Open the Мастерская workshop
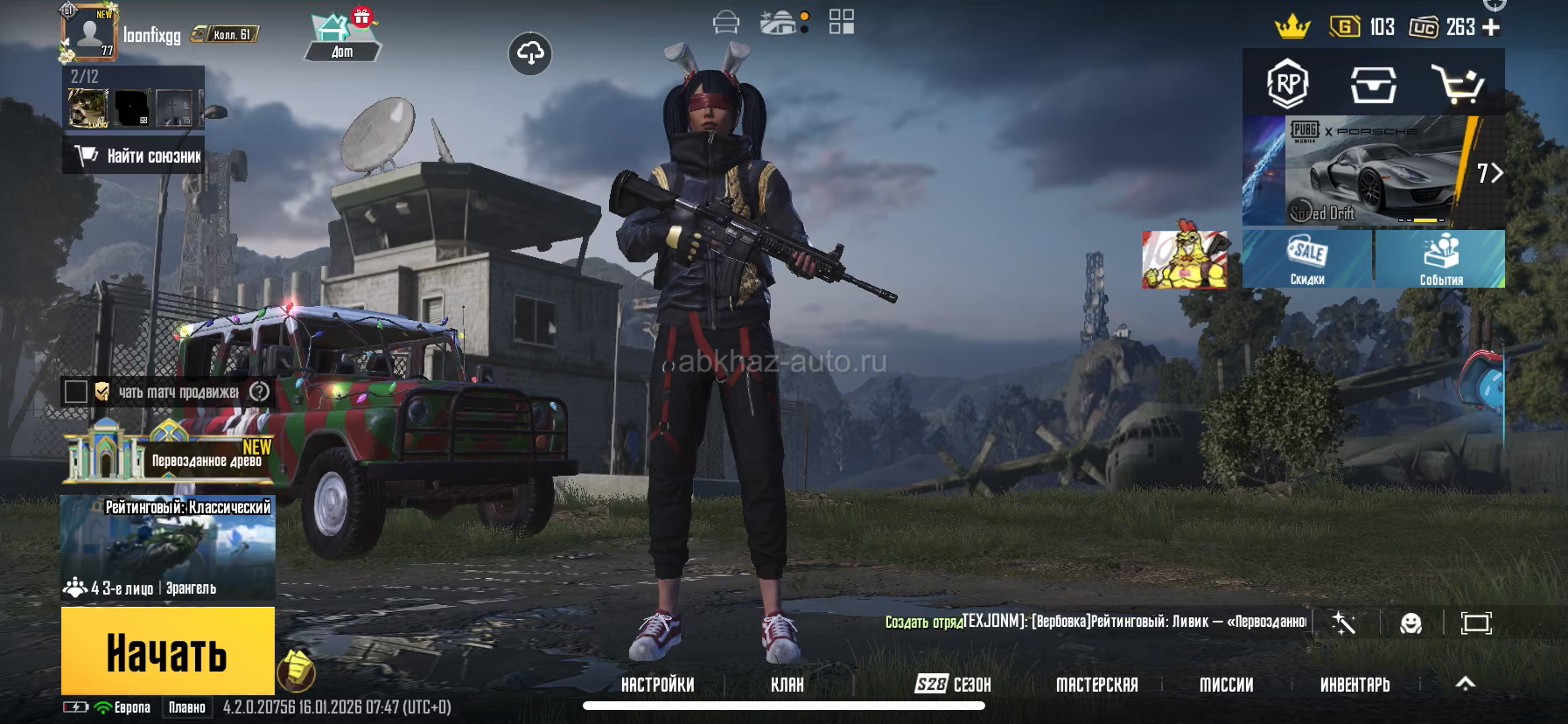This screenshot has width=1568, height=724. click(x=1096, y=685)
